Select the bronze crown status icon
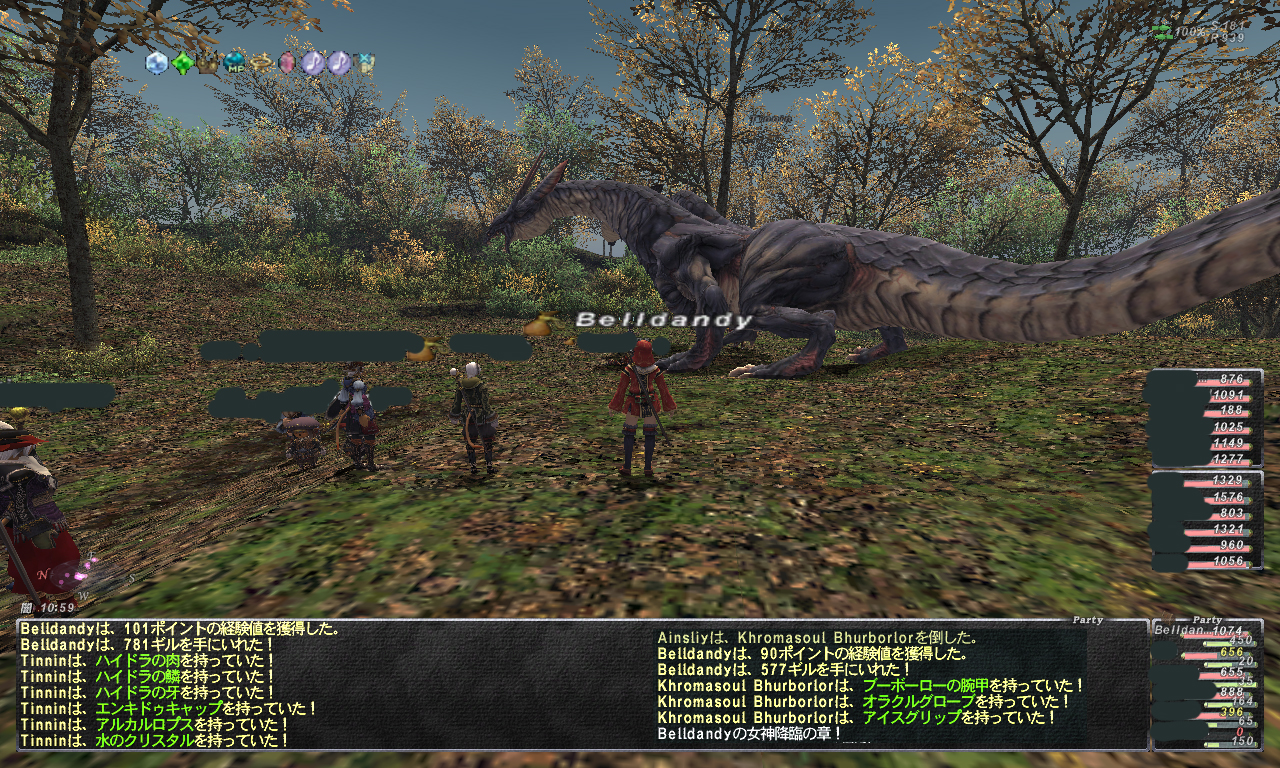Image resolution: width=1280 pixels, height=768 pixels. tap(208, 64)
